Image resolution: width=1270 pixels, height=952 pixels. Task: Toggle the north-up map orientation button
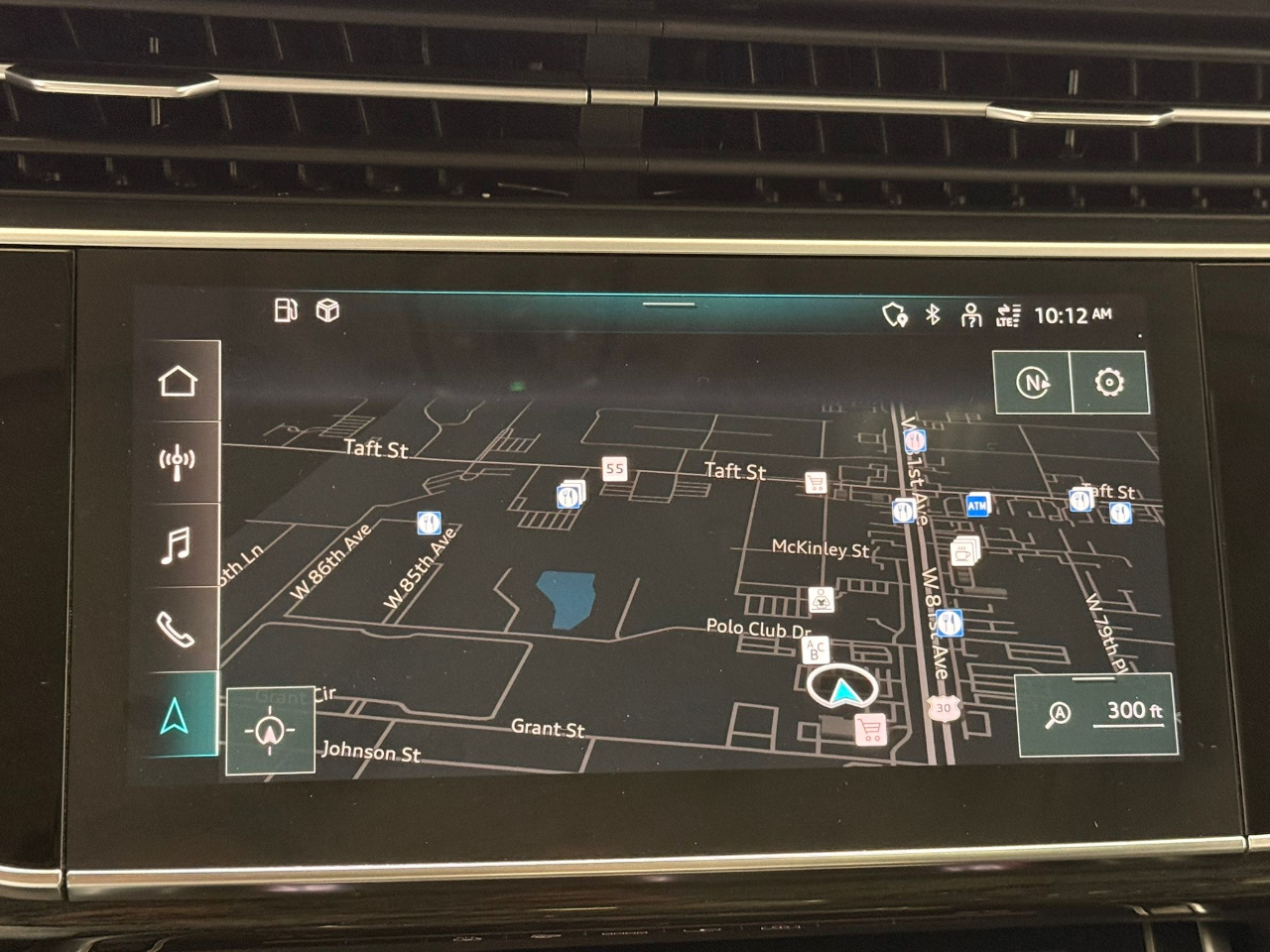[x=1033, y=383]
